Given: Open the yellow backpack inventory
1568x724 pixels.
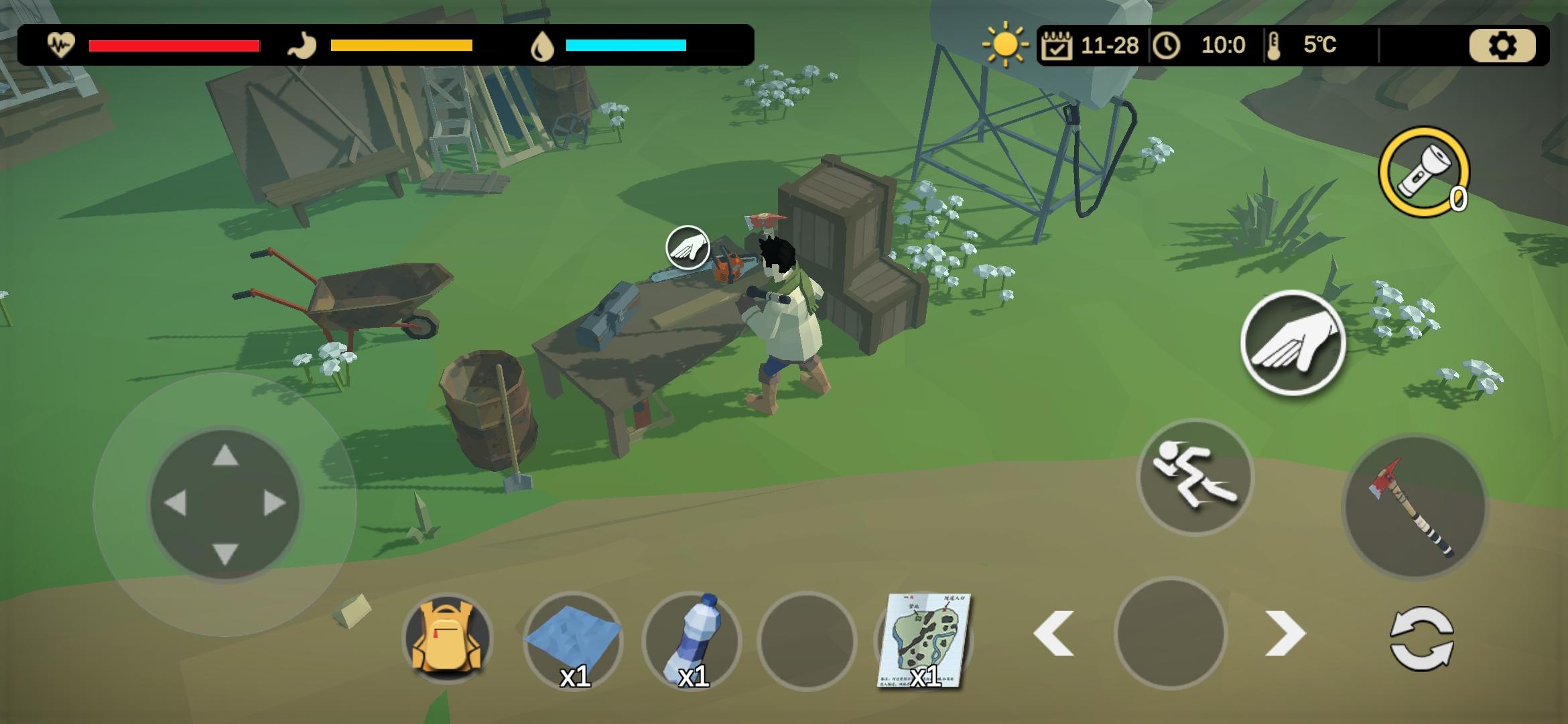Looking at the screenshot, I should (x=448, y=638).
